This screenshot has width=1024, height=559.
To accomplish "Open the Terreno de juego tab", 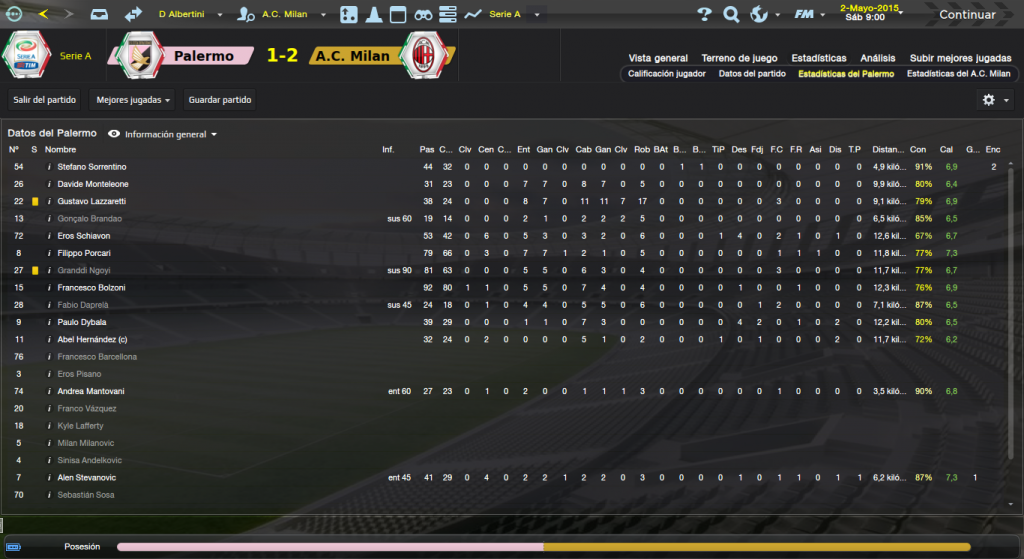I will click(739, 58).
